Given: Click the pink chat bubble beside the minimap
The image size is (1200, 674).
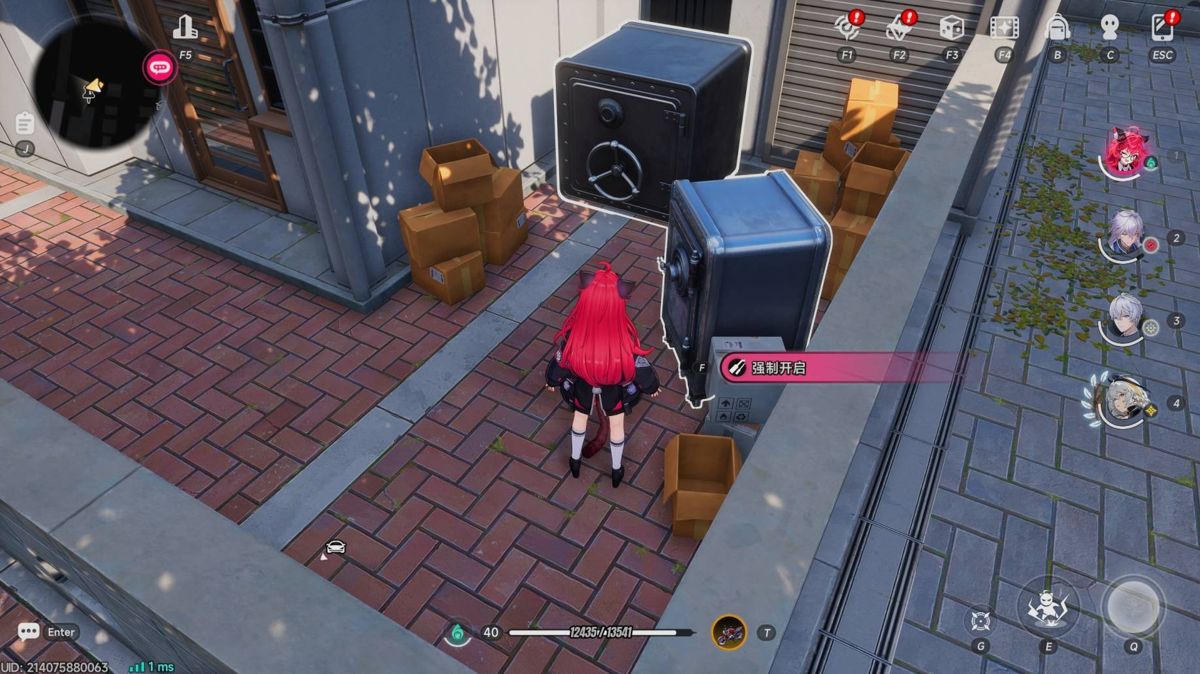Looking at the screenshot, I should click(x=159, y=68).
